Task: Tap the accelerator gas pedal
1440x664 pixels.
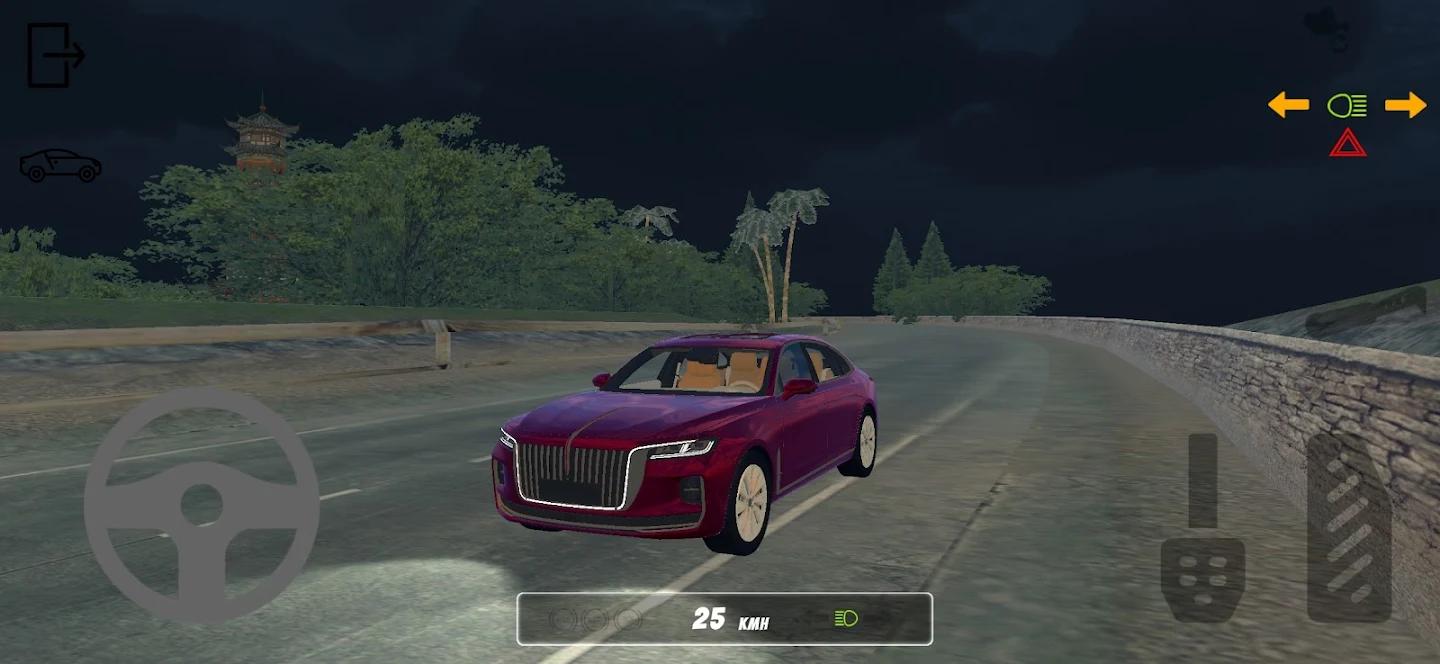Action: click(x=1349, y=526)
